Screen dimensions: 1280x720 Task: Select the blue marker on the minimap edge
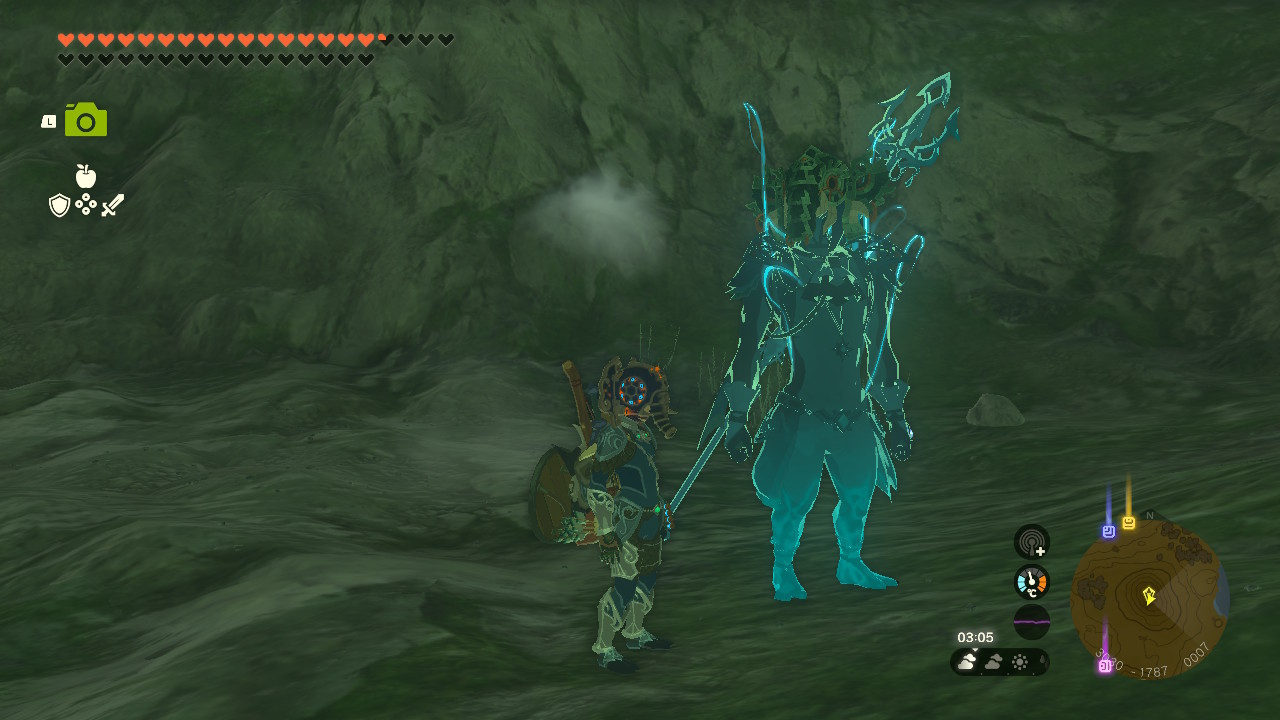click(1108, 531)
